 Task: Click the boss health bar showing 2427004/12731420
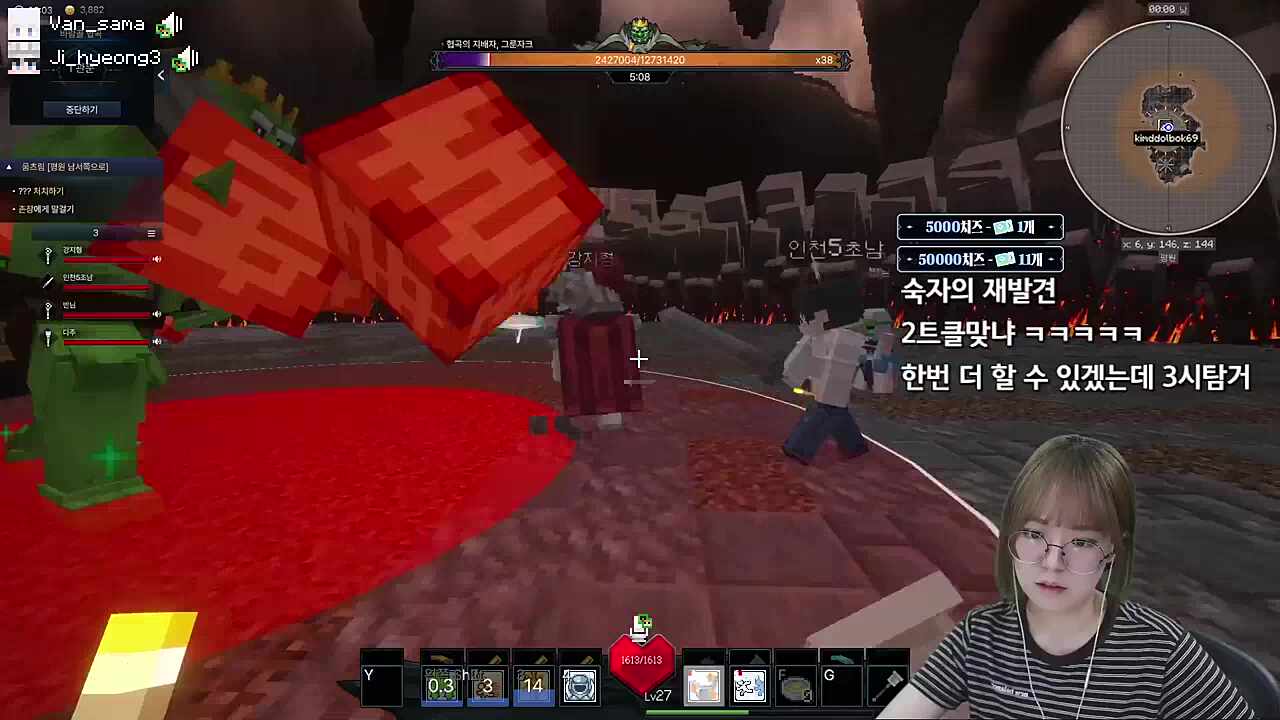click(x=640, y=60)
